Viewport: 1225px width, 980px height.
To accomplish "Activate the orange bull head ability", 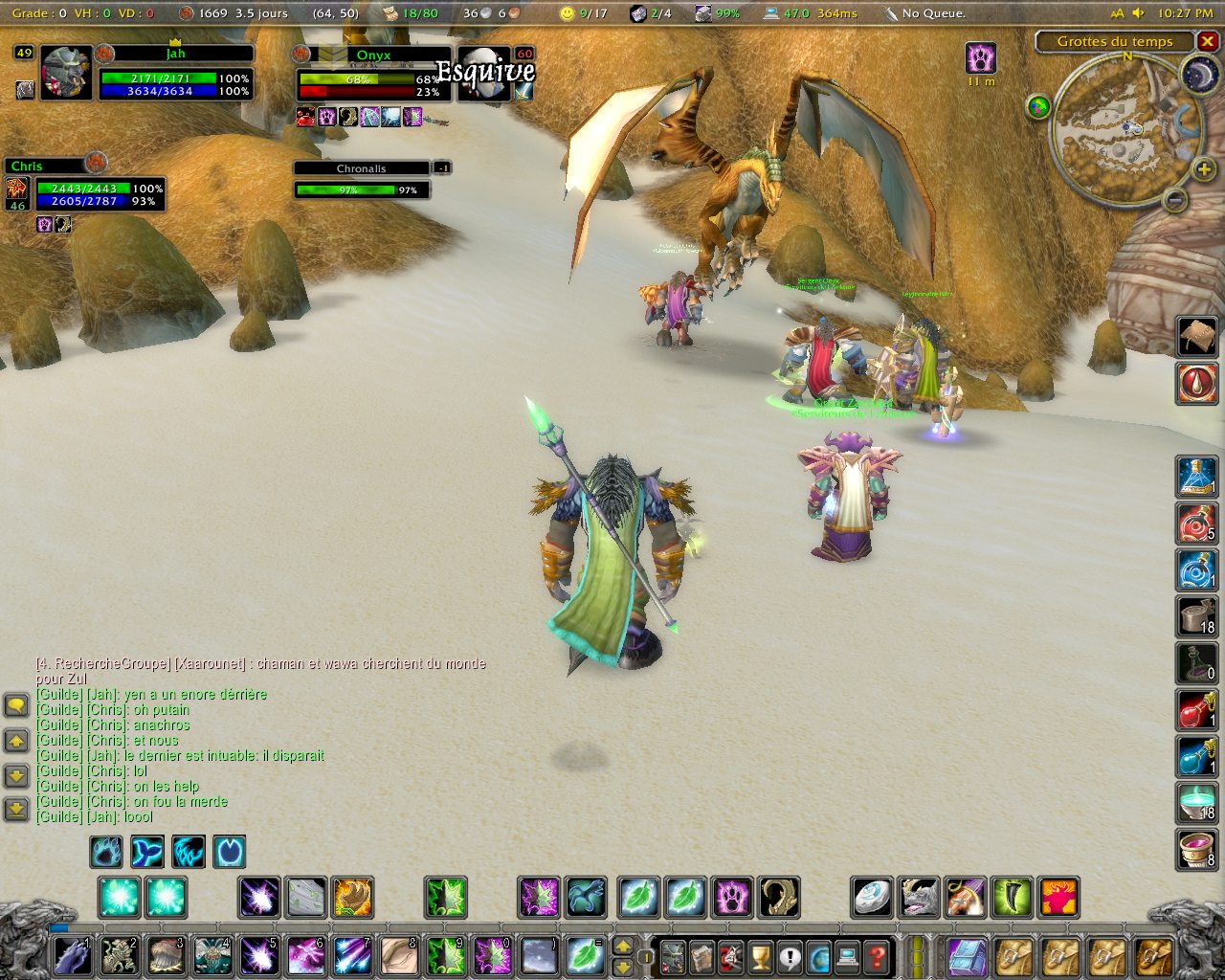I will point(1058,898).
